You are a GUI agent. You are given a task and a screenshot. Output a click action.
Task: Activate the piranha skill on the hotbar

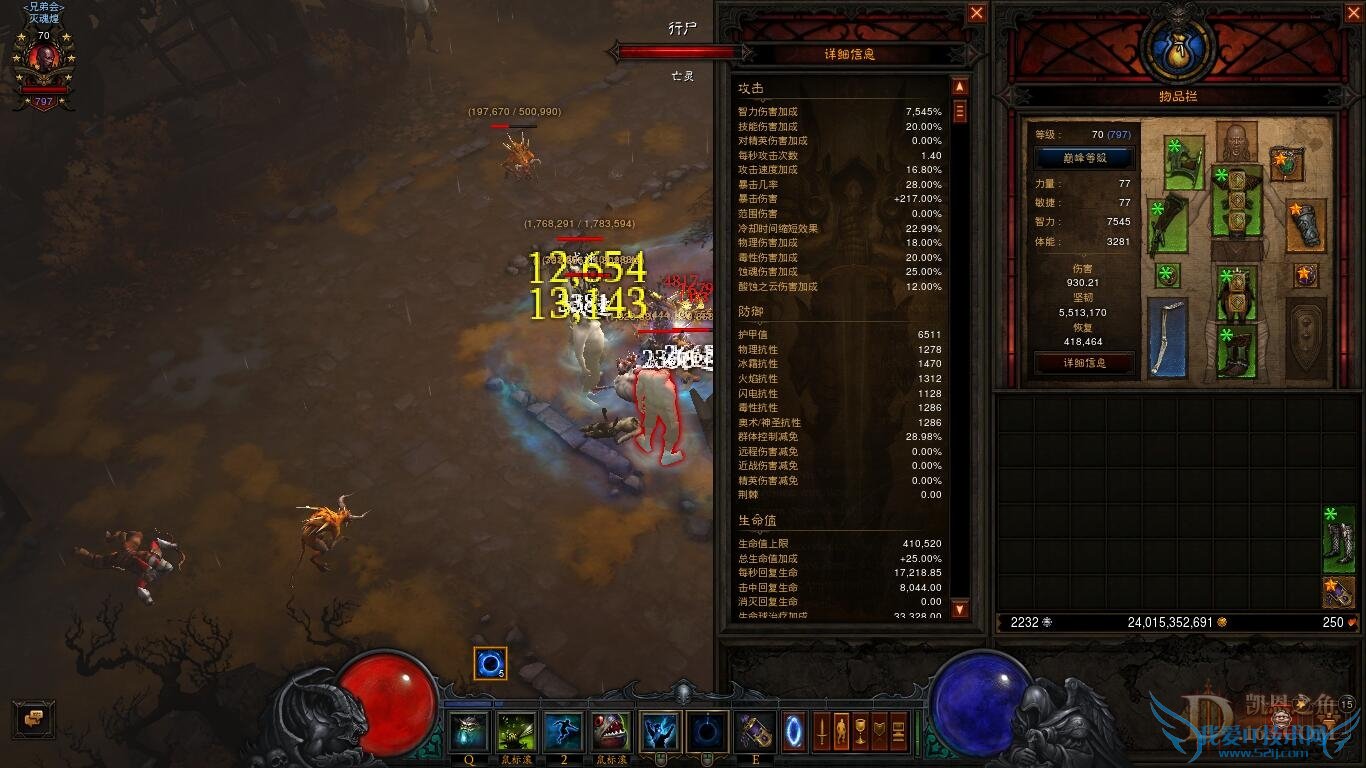coord(610,732)
